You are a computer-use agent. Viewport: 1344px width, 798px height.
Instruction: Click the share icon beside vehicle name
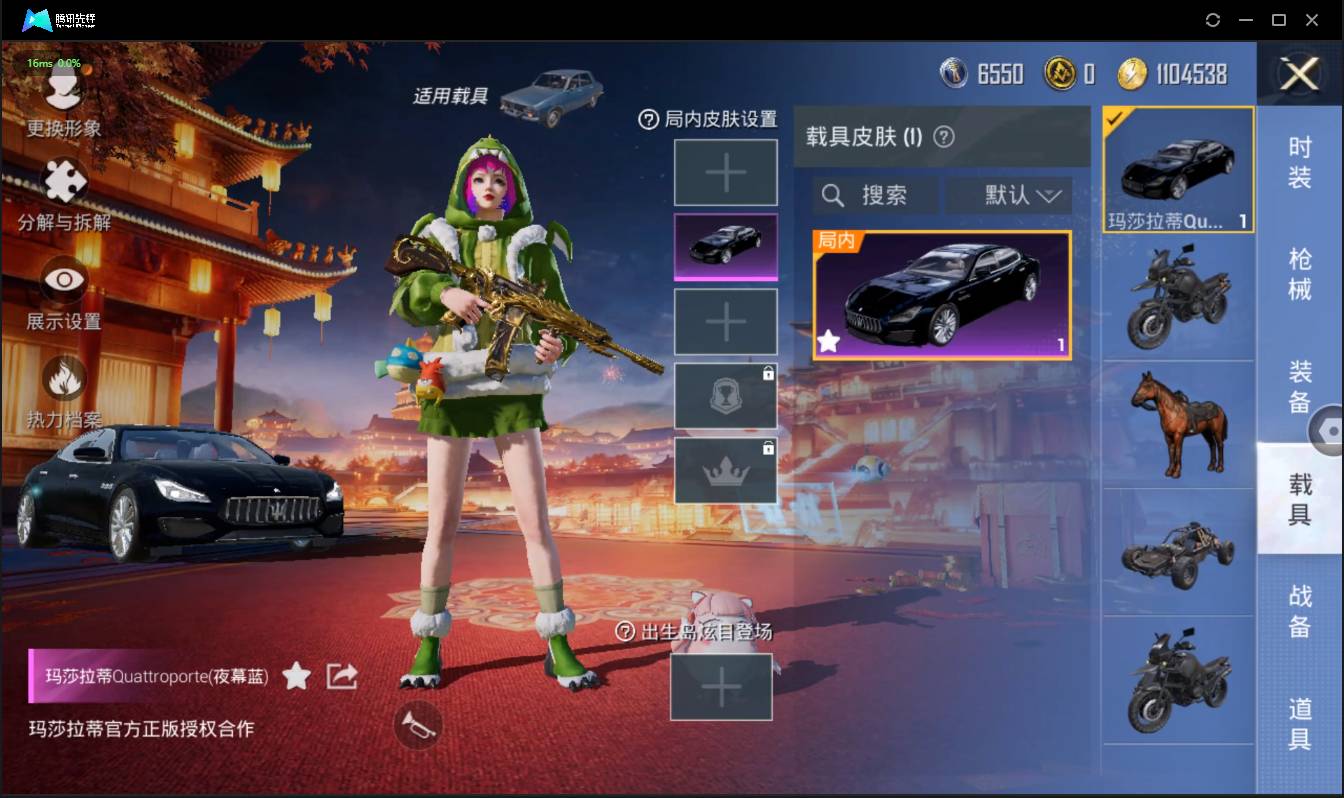(x=342, y=676)
